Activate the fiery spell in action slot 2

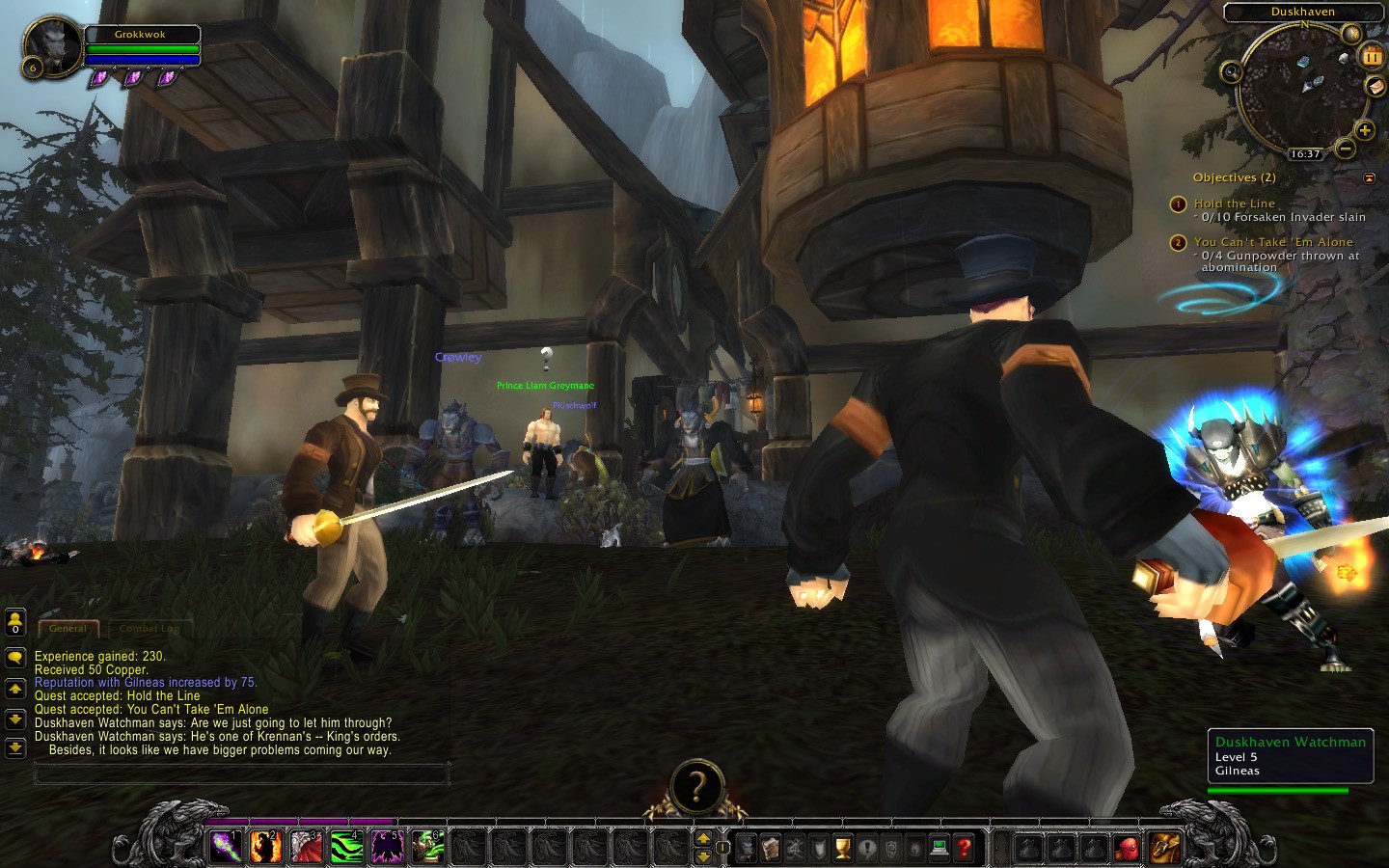[x=266, y=847]
